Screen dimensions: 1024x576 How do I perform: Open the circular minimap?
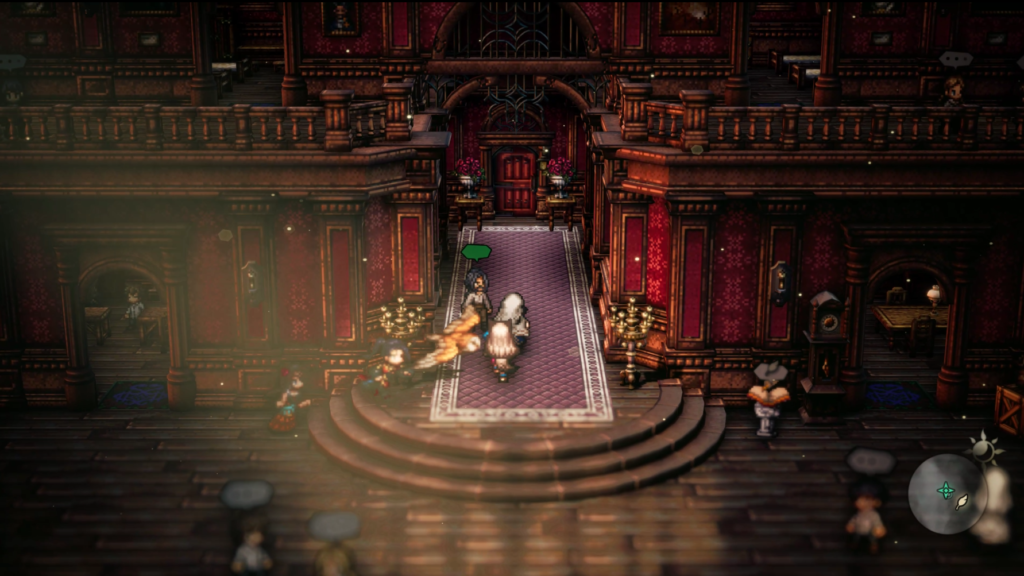[947, 493]
